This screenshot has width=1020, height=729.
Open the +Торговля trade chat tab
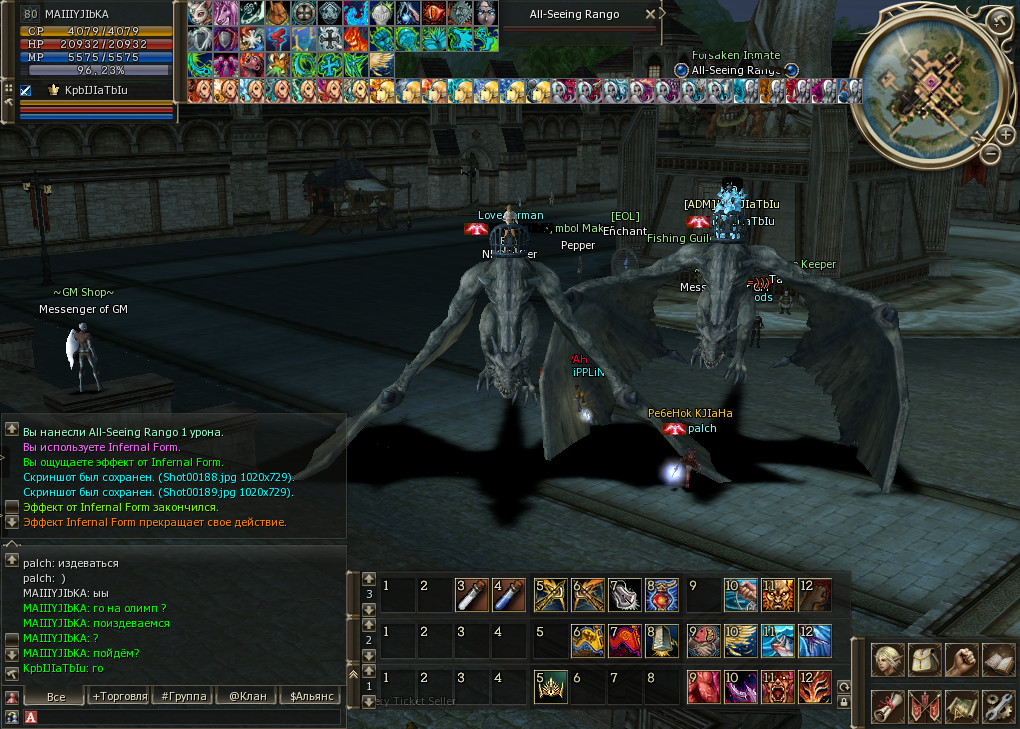point(119,696)
